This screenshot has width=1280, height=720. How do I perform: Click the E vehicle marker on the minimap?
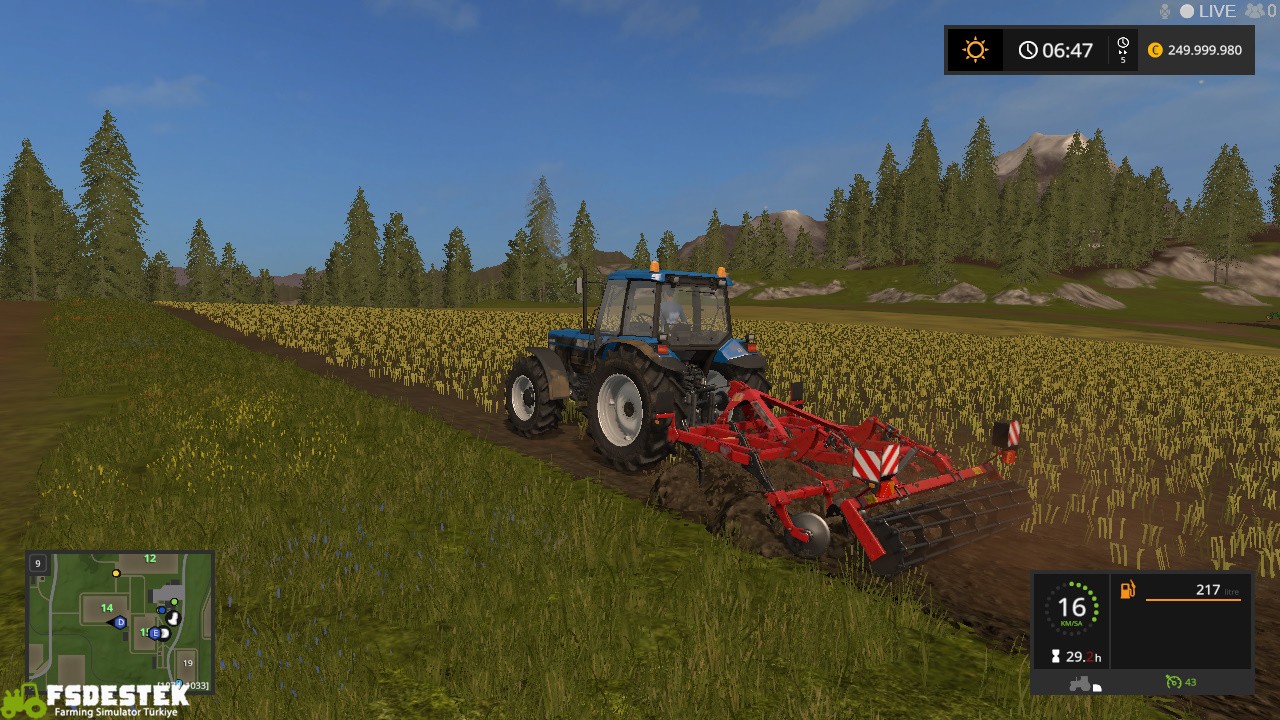(155, 633)
